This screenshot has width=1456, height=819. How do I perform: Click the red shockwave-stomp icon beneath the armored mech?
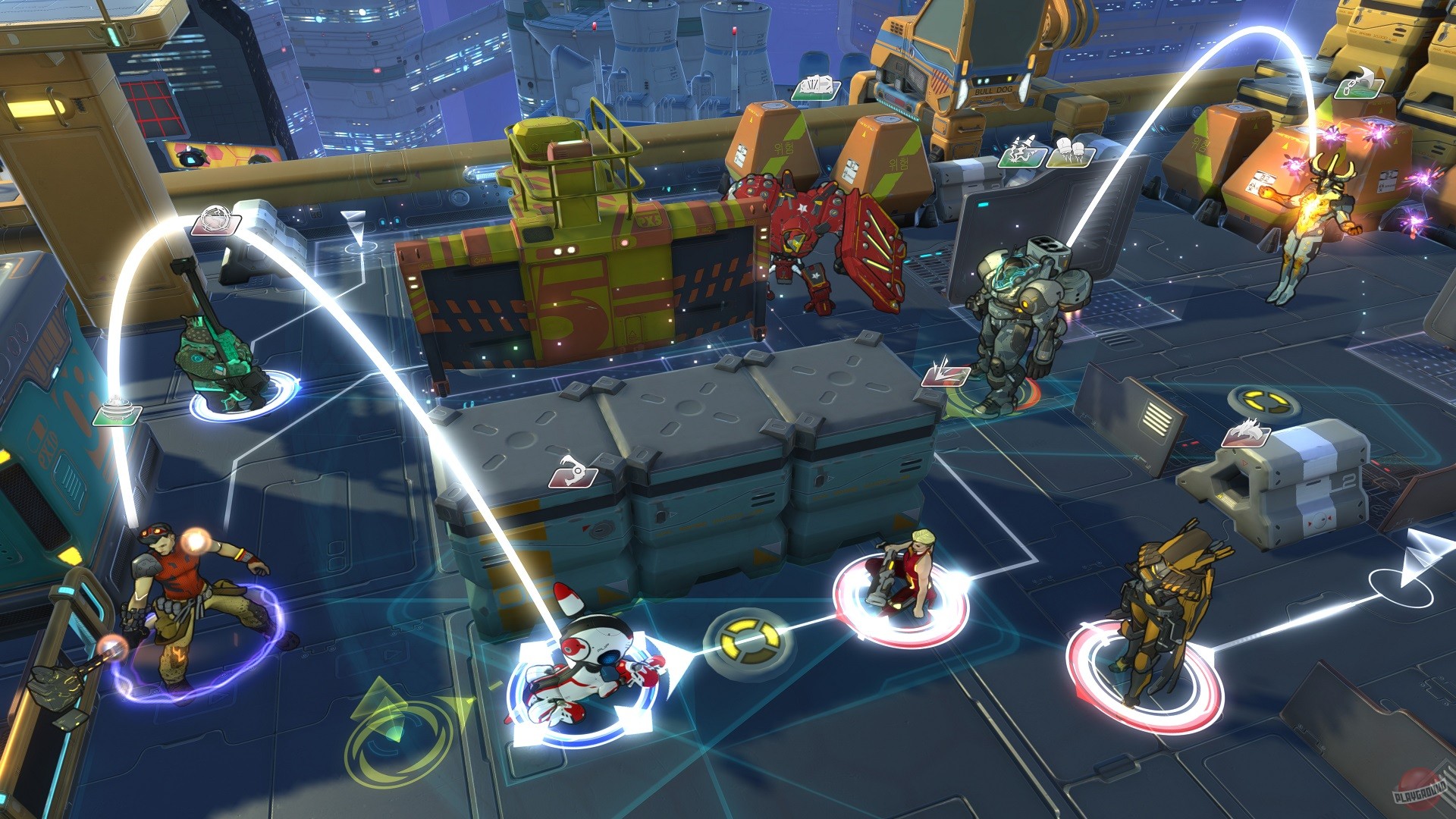(946, 377)
